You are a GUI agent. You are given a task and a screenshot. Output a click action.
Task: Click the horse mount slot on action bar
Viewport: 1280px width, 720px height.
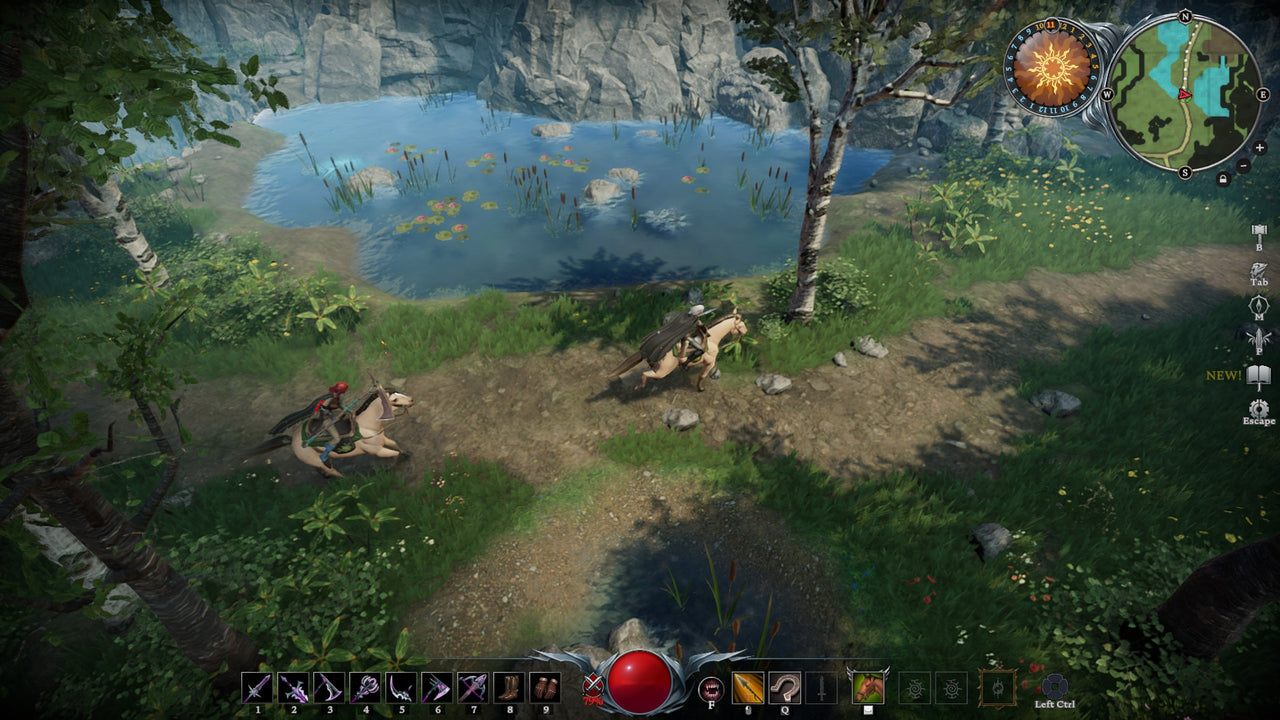(x=868, y=687)
